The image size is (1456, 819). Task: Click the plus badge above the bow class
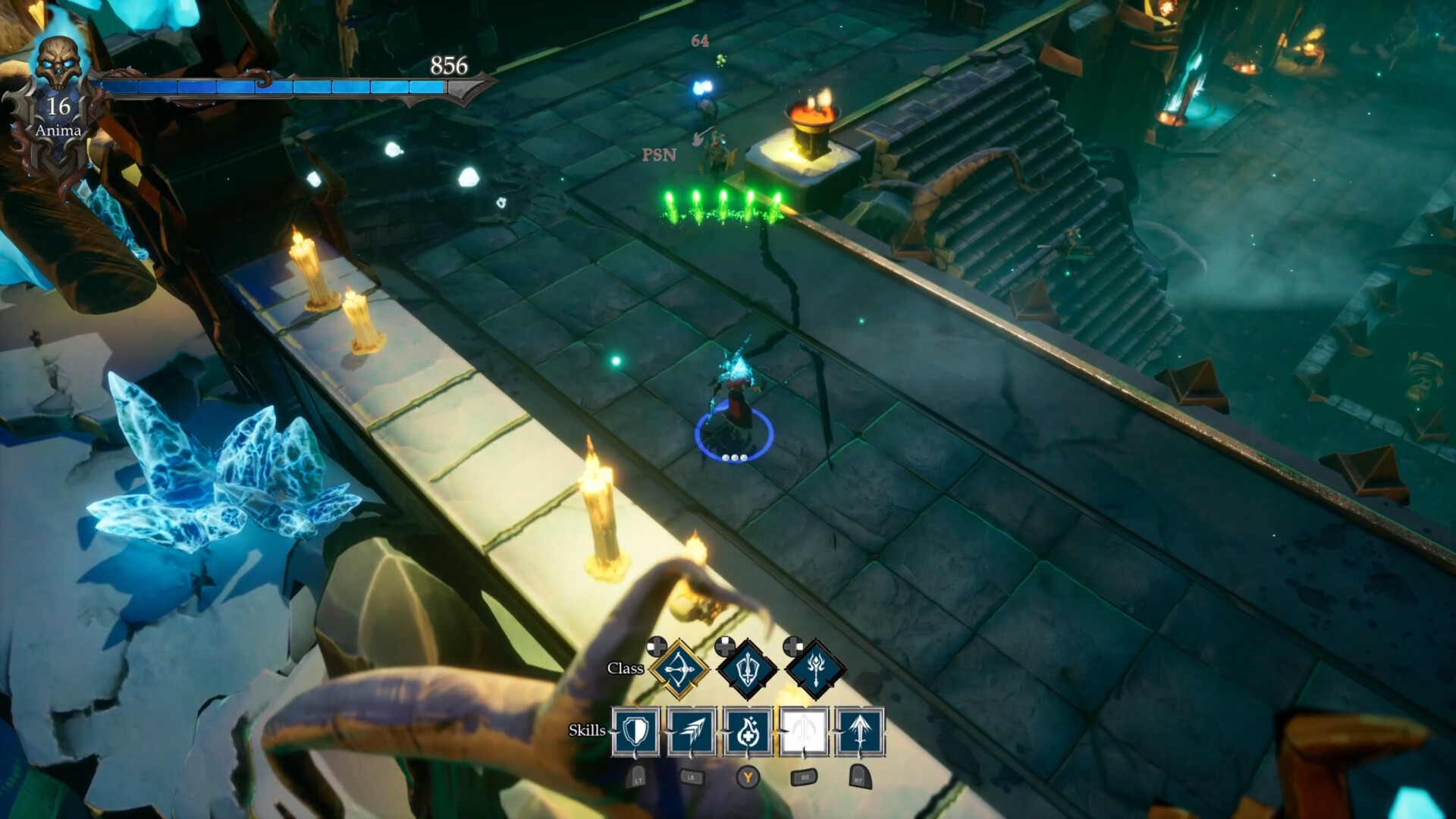tap(655, 646)
